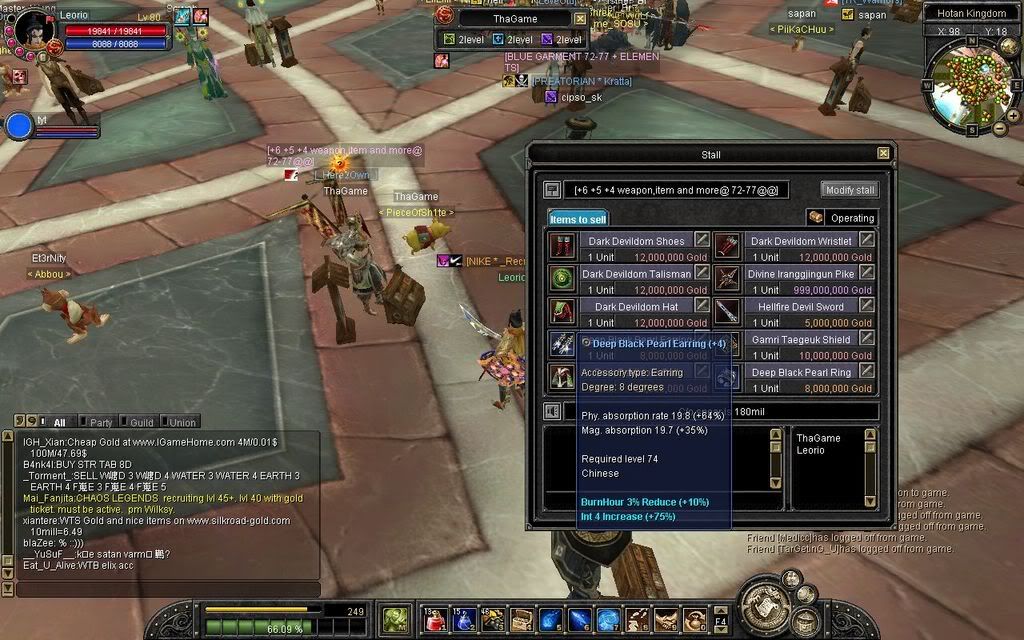Click the chat message input box

165,589
